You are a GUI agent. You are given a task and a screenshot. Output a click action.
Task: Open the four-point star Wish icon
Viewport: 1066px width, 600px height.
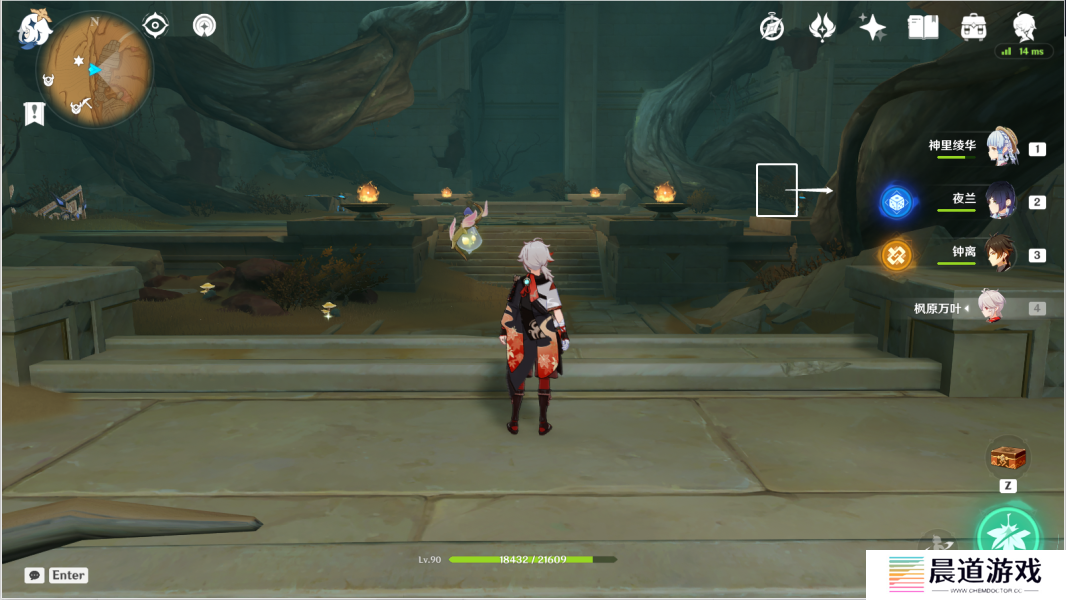(872, 27)
